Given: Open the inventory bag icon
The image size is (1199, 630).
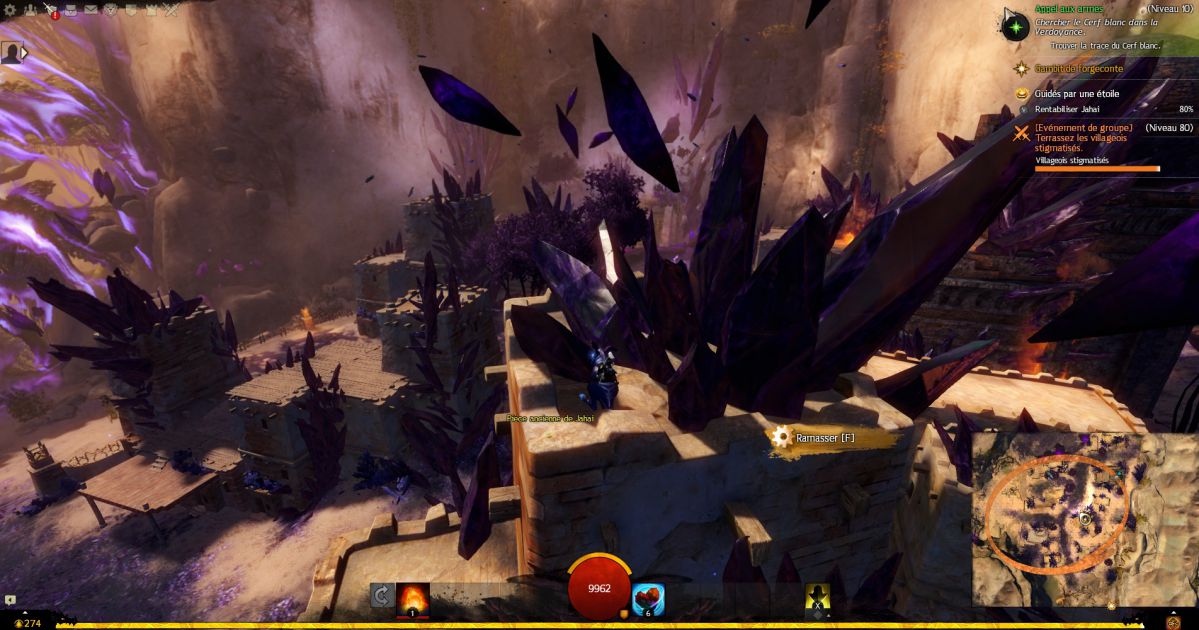Looking at the screenshot, I should [x=71, y=10].
